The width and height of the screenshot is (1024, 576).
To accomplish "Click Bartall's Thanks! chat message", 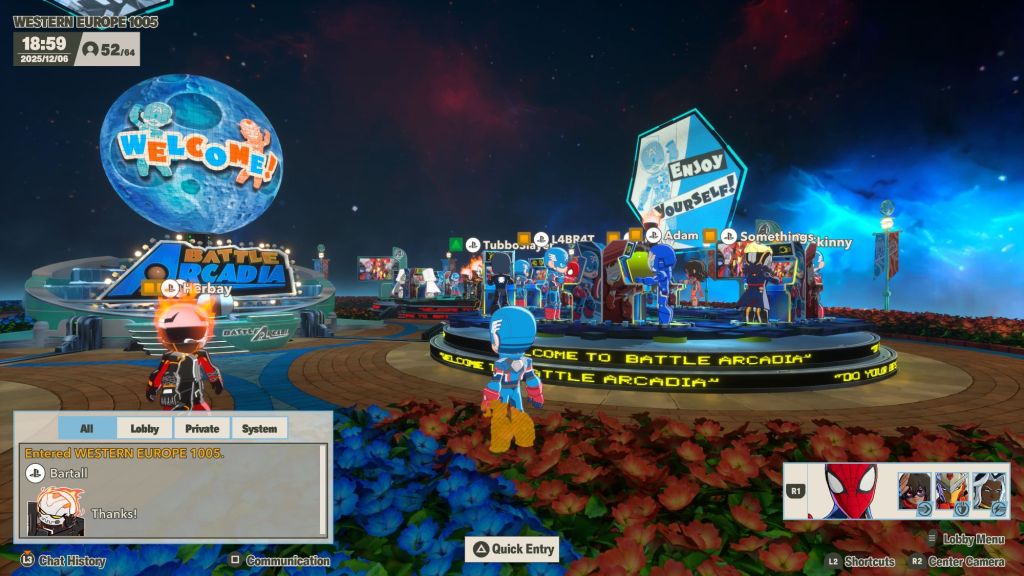I will [114, 513].
